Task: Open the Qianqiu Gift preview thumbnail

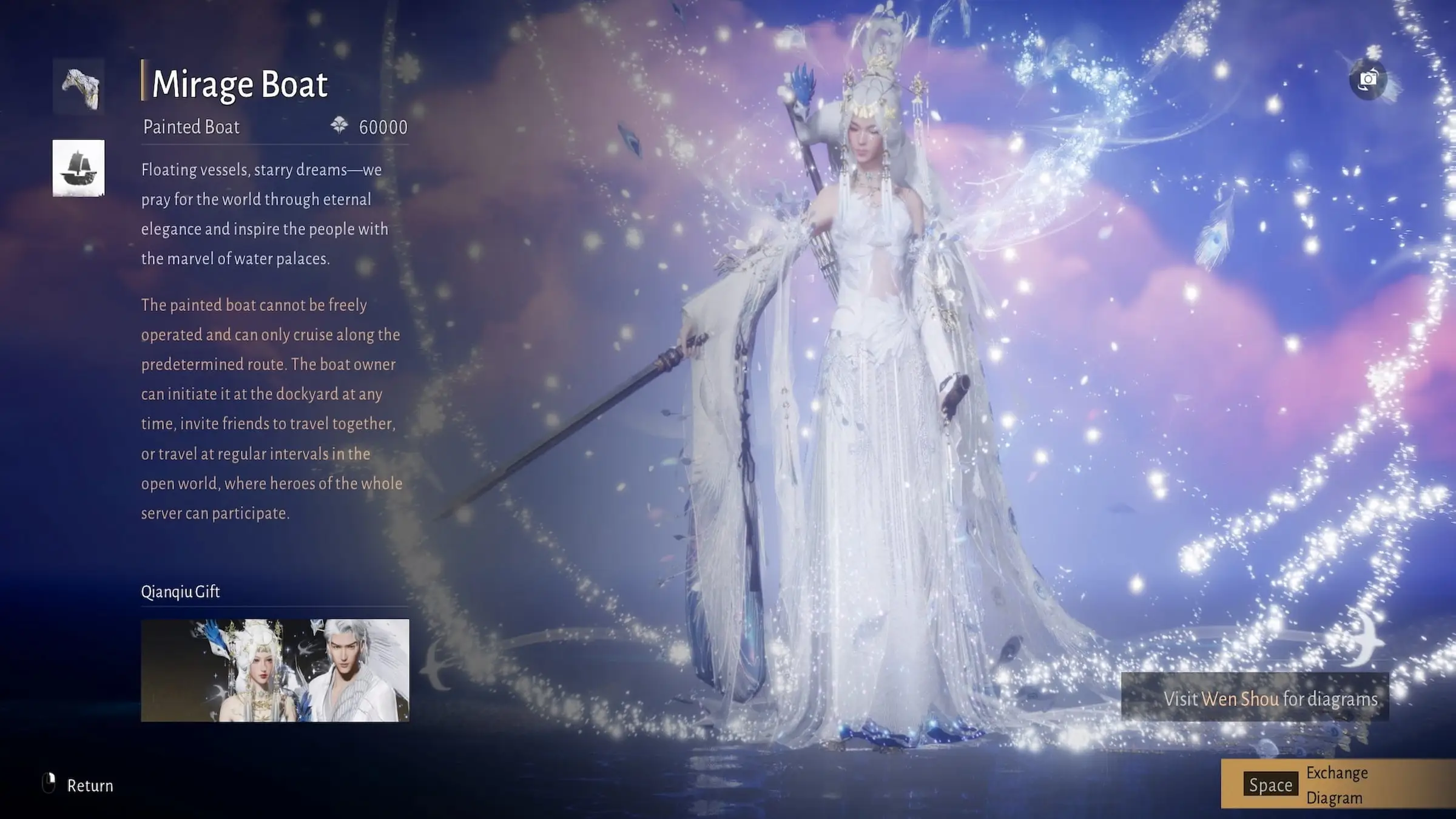Action: point(275,670)
